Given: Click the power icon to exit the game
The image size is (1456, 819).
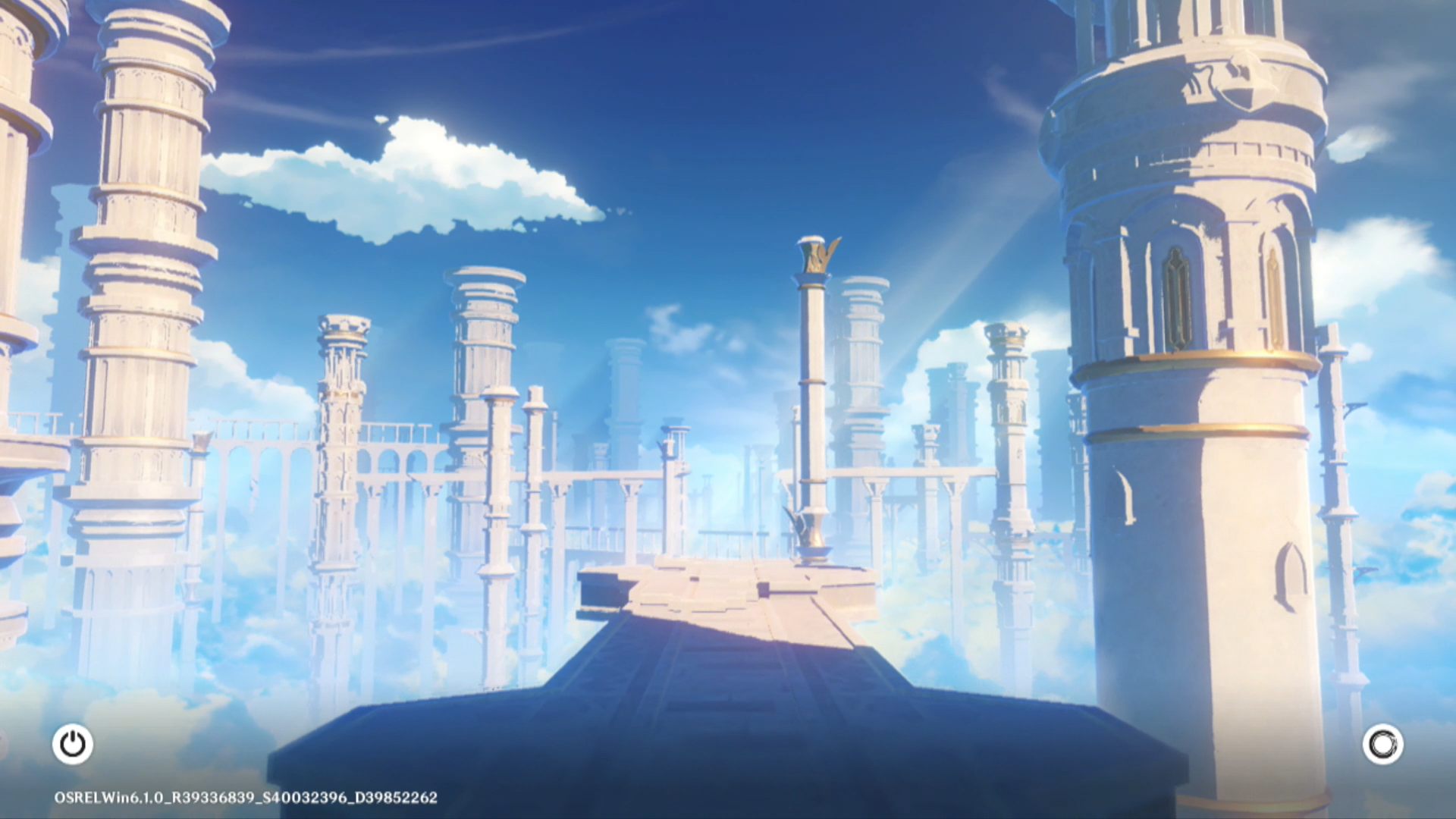Looking at the screenshot, I should point(73,744).
